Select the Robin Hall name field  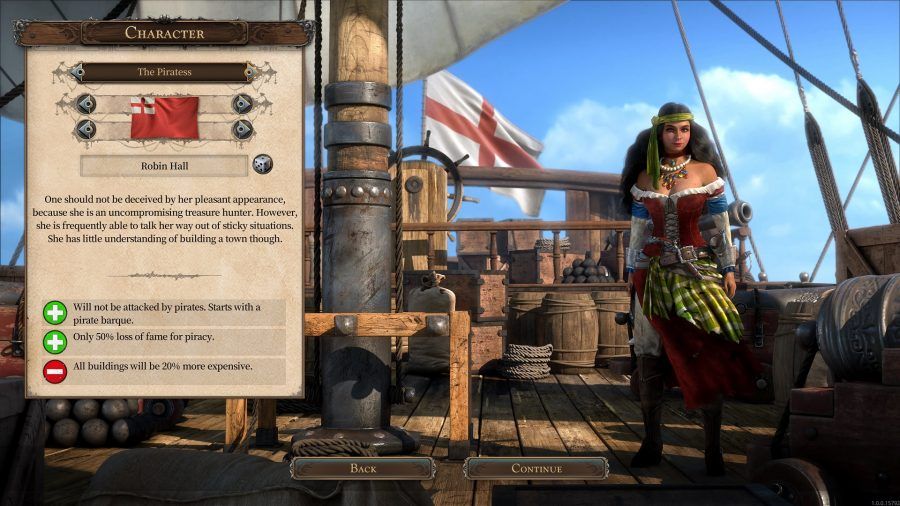point(164,165)
